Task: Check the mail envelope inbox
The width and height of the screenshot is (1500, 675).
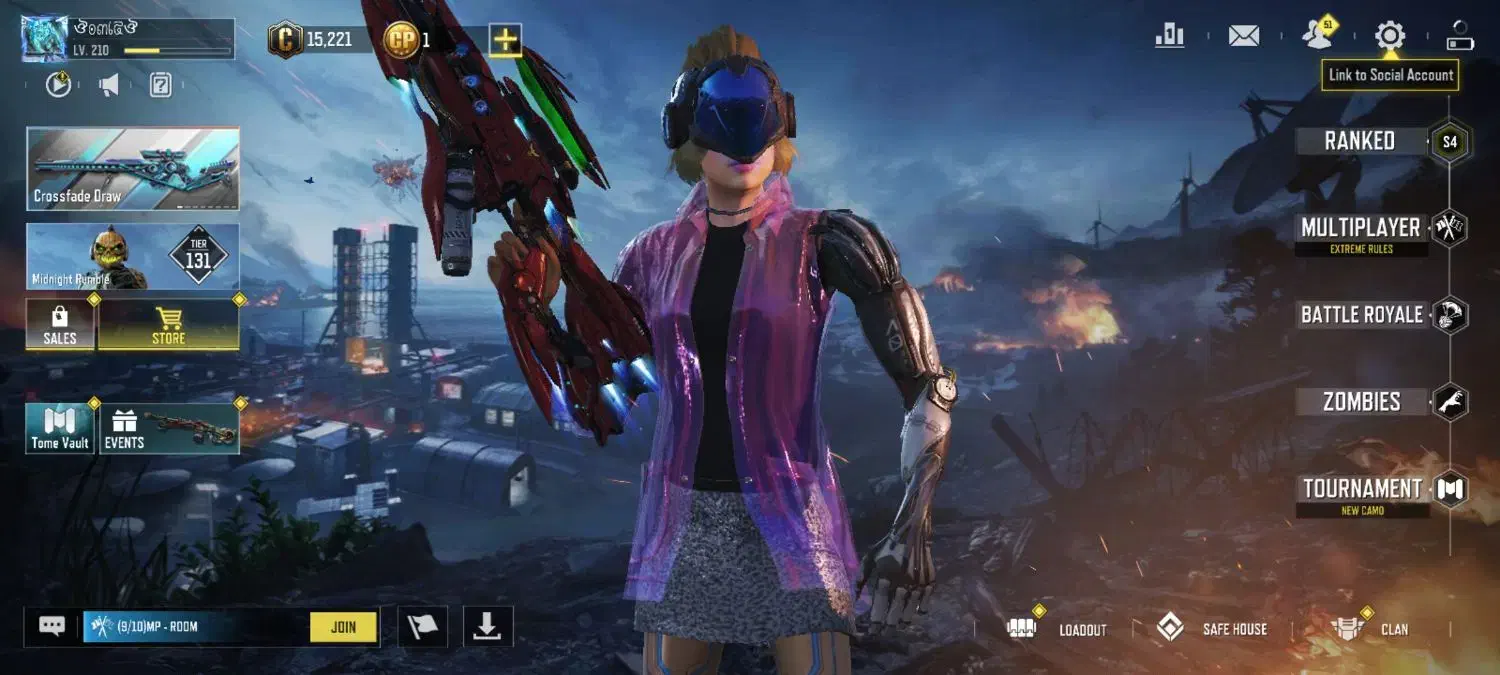Action: [x=1243, y=36]
